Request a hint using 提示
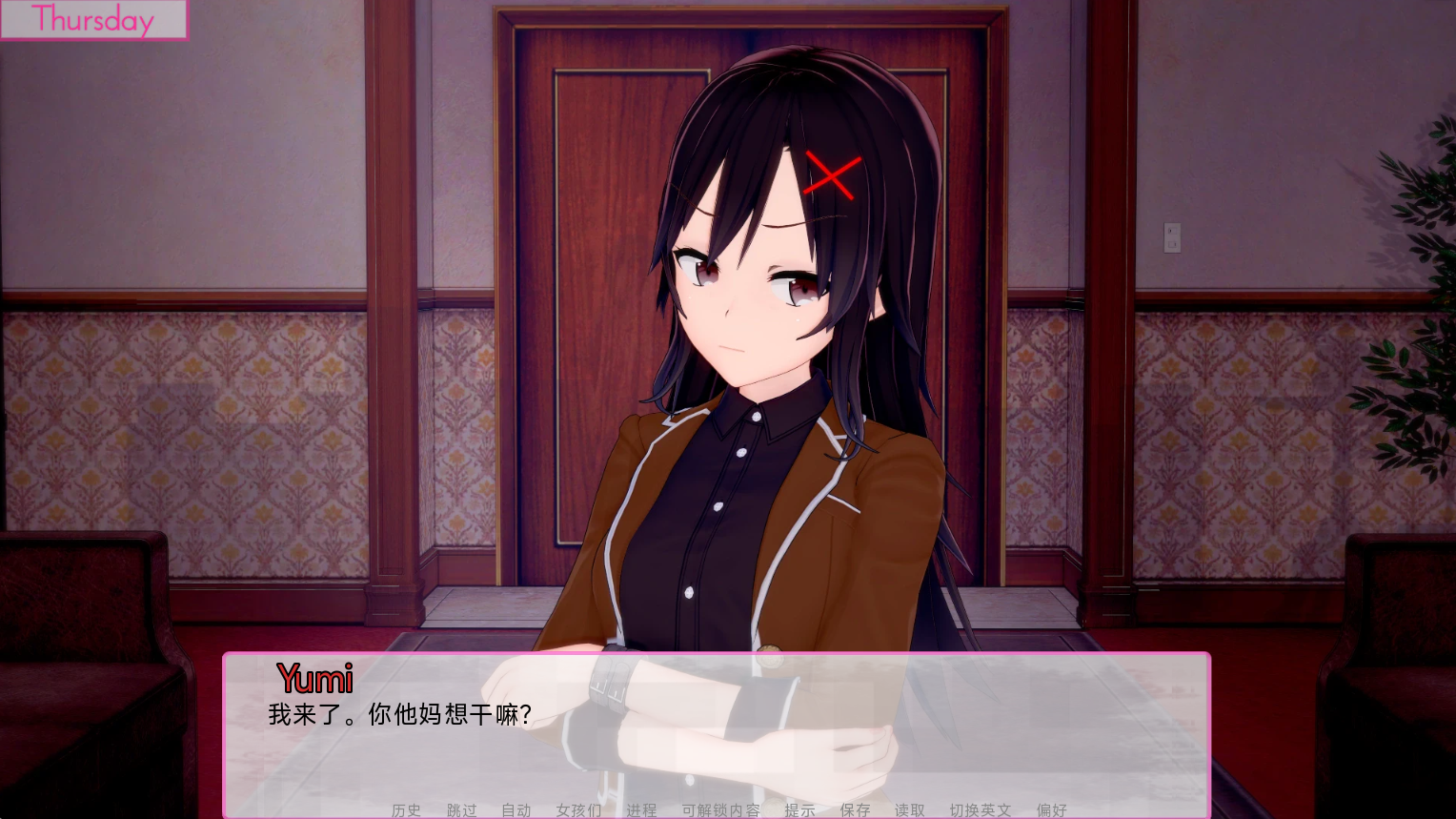Viewport: 1456px width, 819px height. point(800,810)
